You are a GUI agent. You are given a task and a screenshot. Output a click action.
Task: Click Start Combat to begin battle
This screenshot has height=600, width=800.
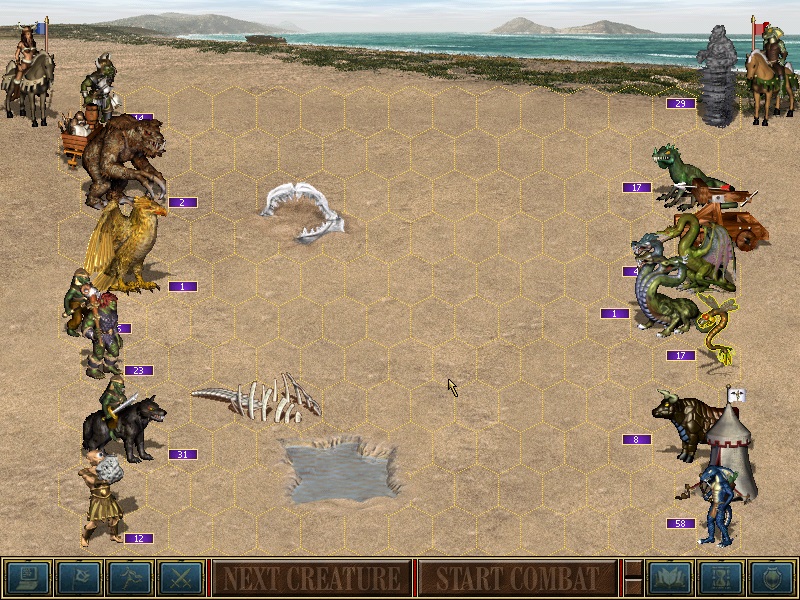pyautogui.click(x=517, y=578)
